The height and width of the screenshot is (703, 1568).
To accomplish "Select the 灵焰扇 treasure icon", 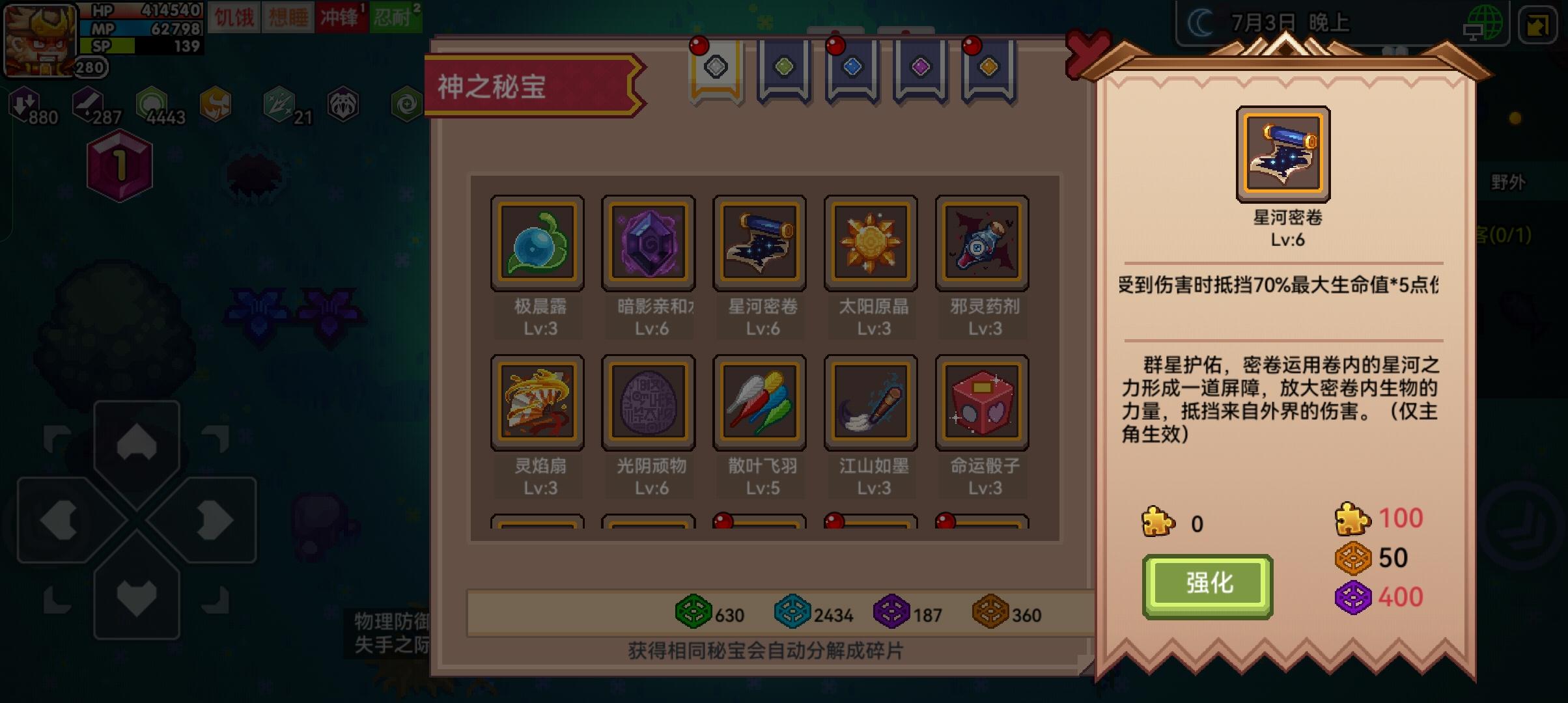I will (537, 402).
